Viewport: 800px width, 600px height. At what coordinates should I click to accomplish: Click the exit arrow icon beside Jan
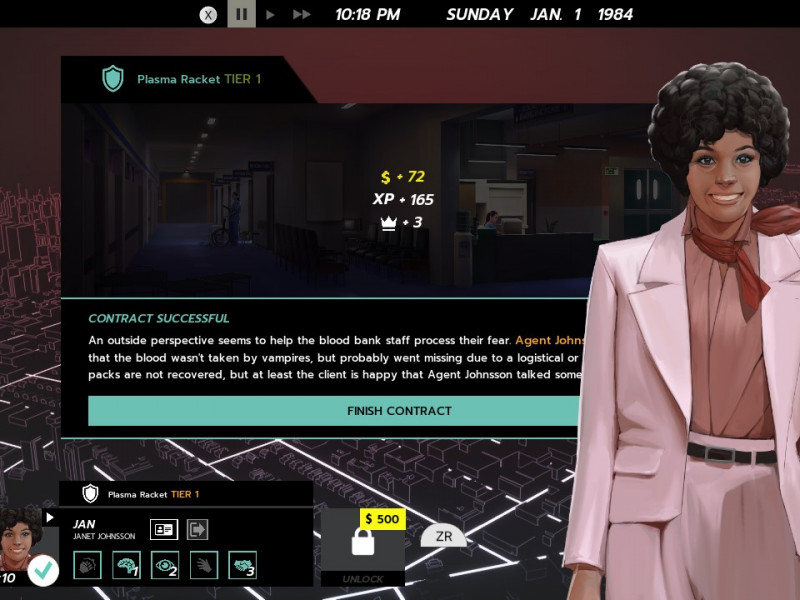197,529
